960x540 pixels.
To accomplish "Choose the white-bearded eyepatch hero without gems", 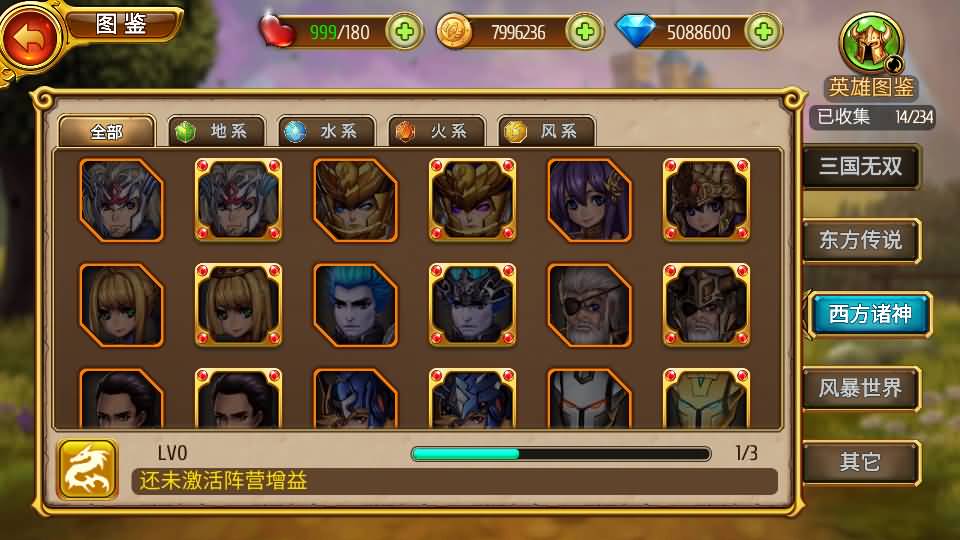I will tap(590, 305).
